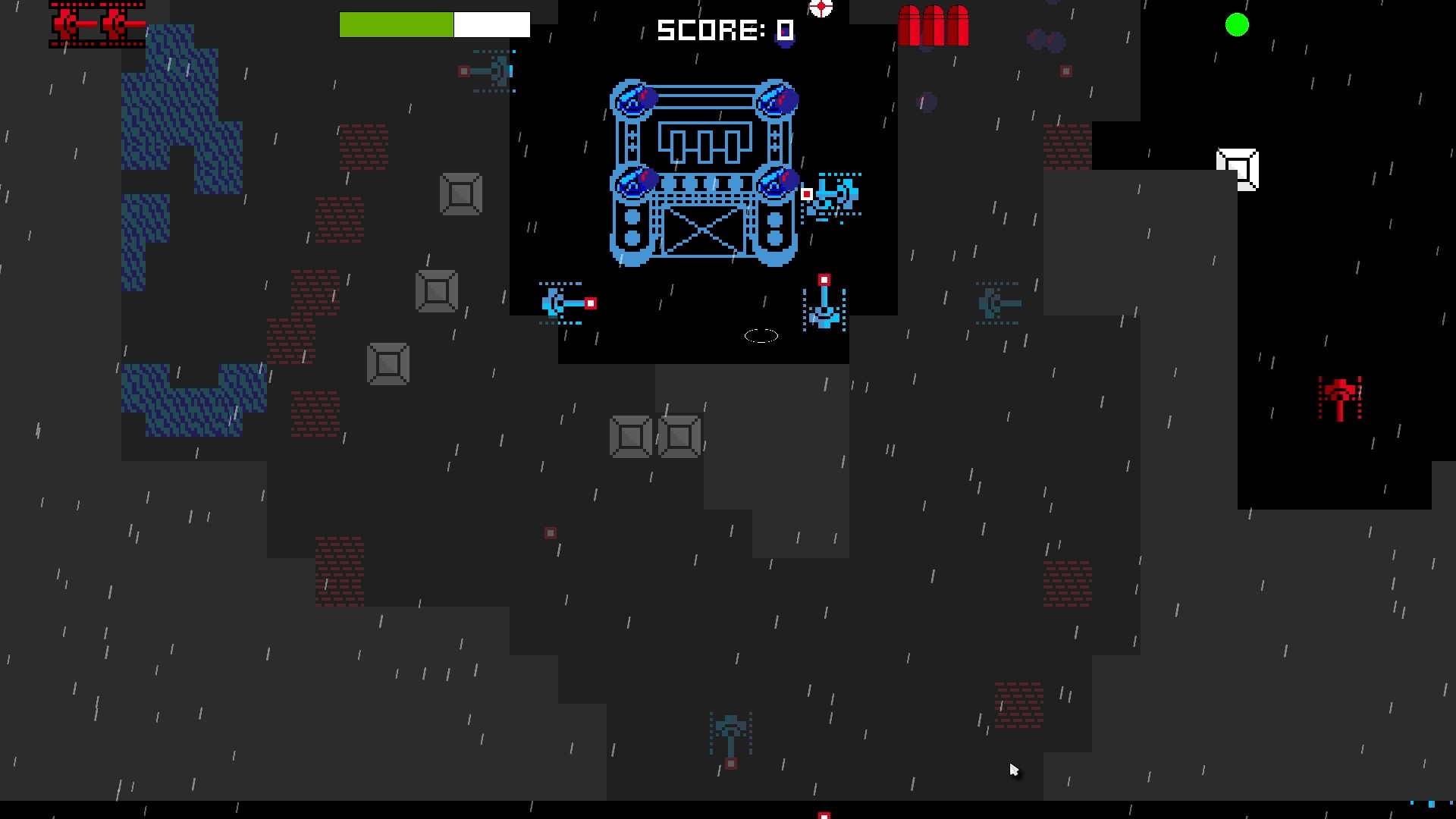Click the red crosshair target icon
1456x819 pixels.
[x=821, y=8]
